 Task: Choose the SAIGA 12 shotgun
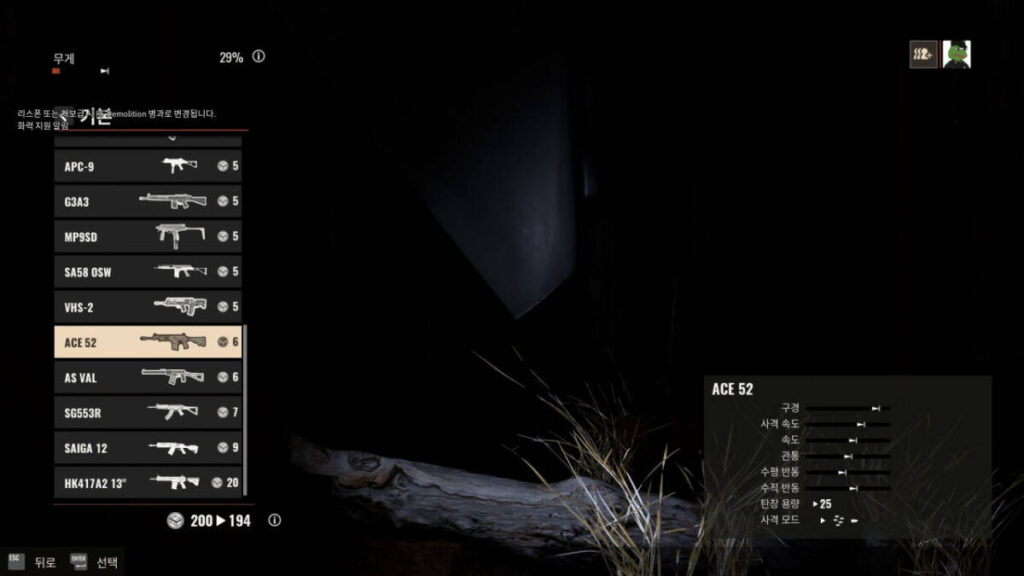pyautogui.click(x=147, y=447)
